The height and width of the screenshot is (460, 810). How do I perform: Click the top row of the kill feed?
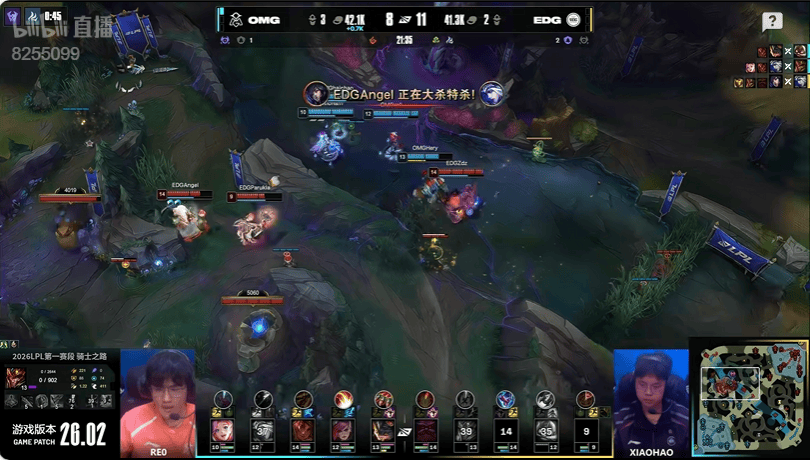[x=778, y=51]
